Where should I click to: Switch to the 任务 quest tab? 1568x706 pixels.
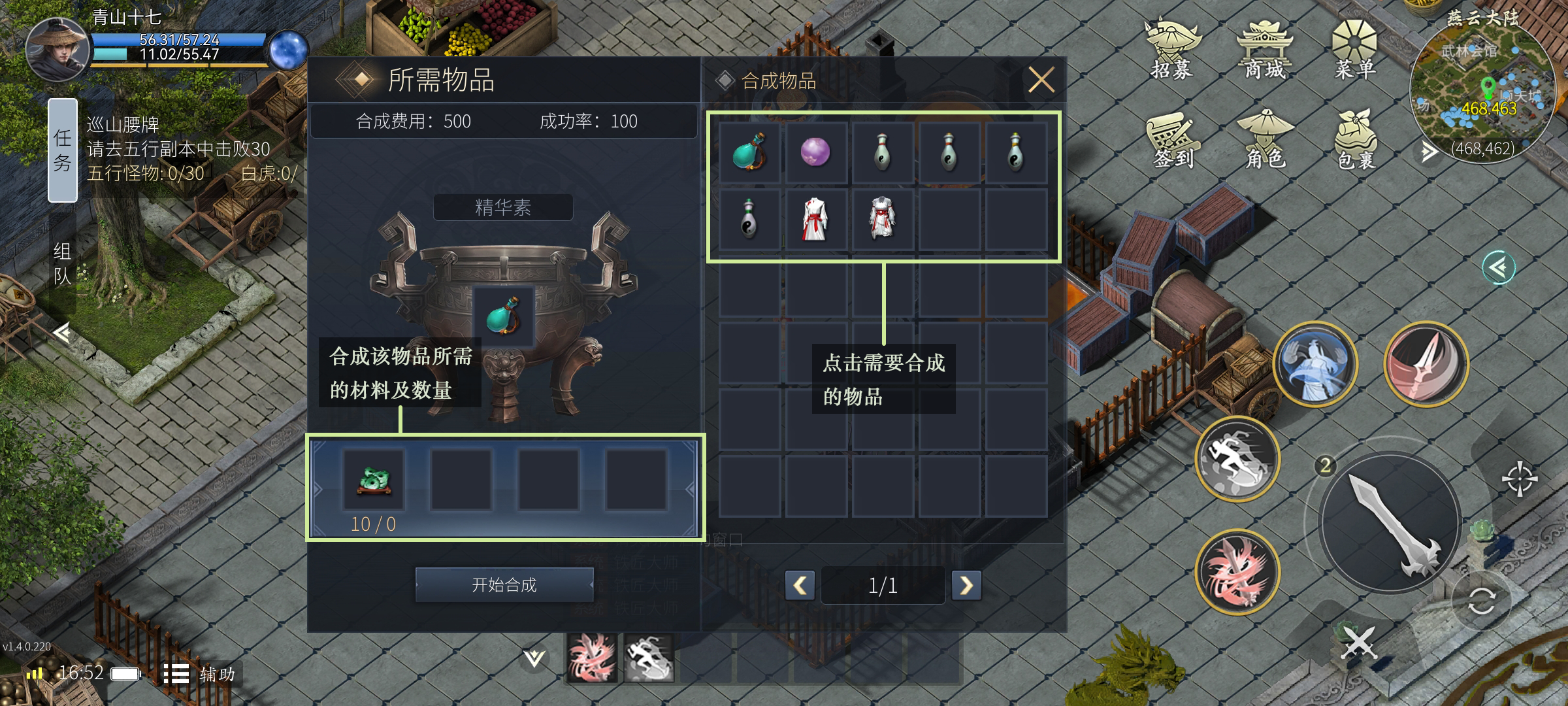(x=63, y=150)
